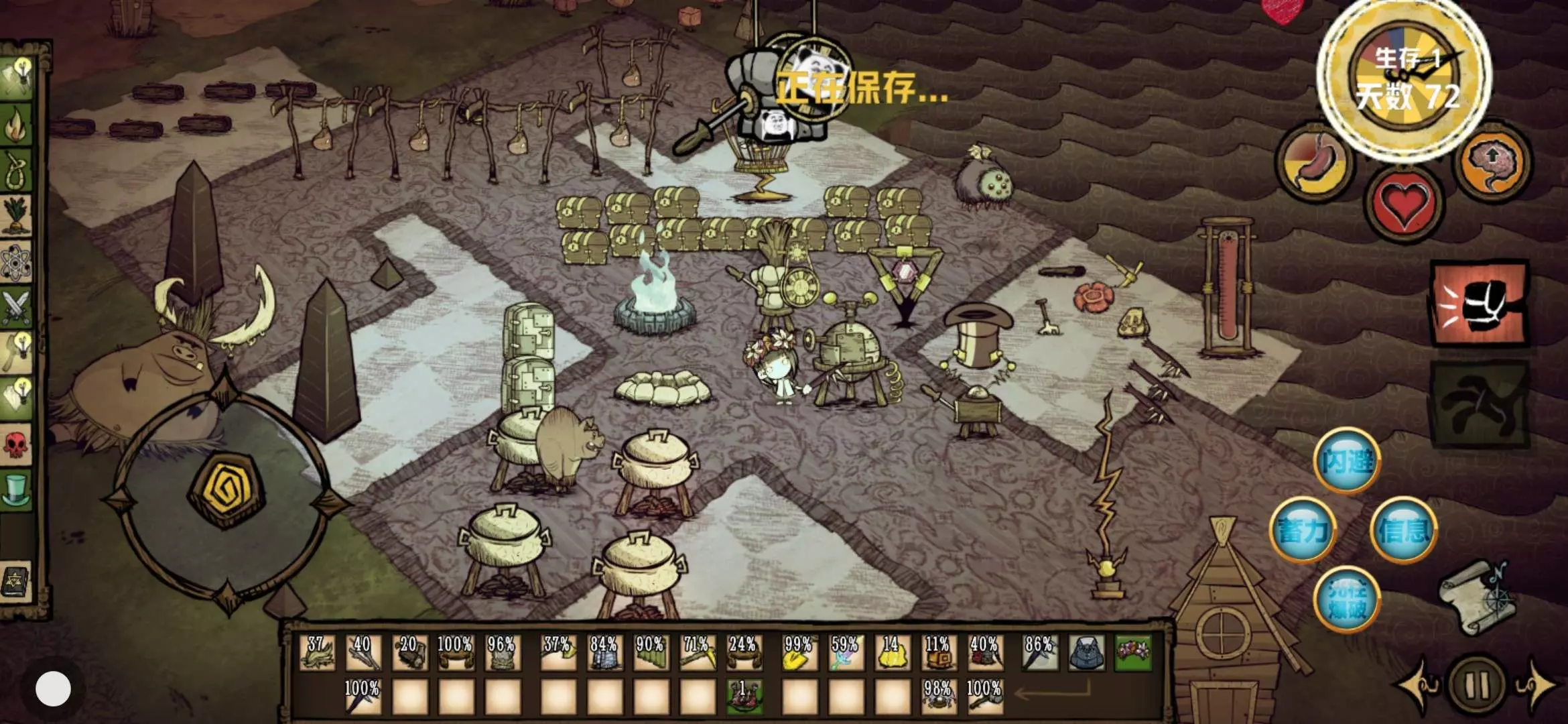Viewport: 1568px width, 724px height.
Task: Activate the 闪避 dodge skill
Action: (1346, 461)
